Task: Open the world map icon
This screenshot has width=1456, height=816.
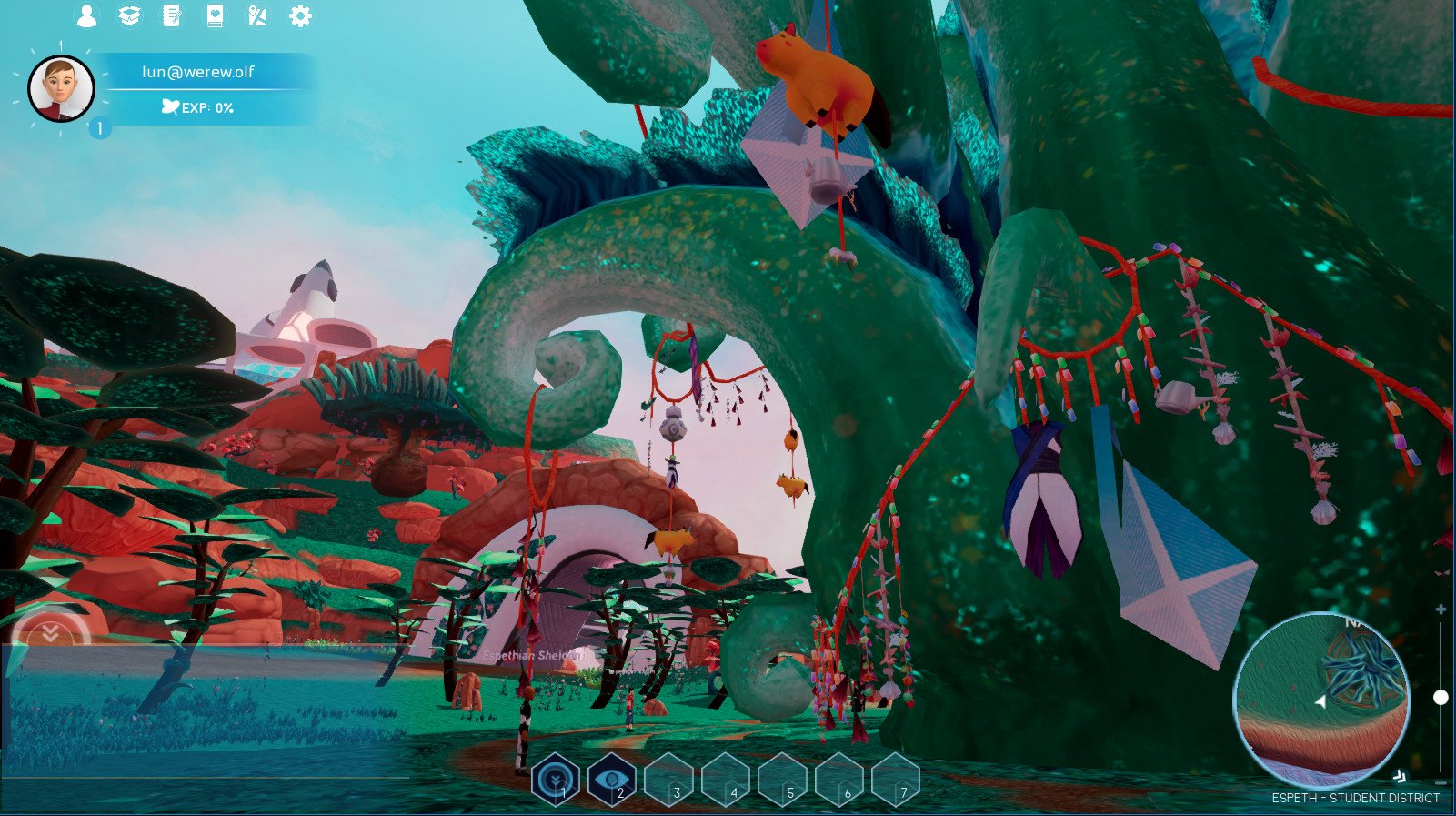Action: pyautogui.click(x=257, y=15)
